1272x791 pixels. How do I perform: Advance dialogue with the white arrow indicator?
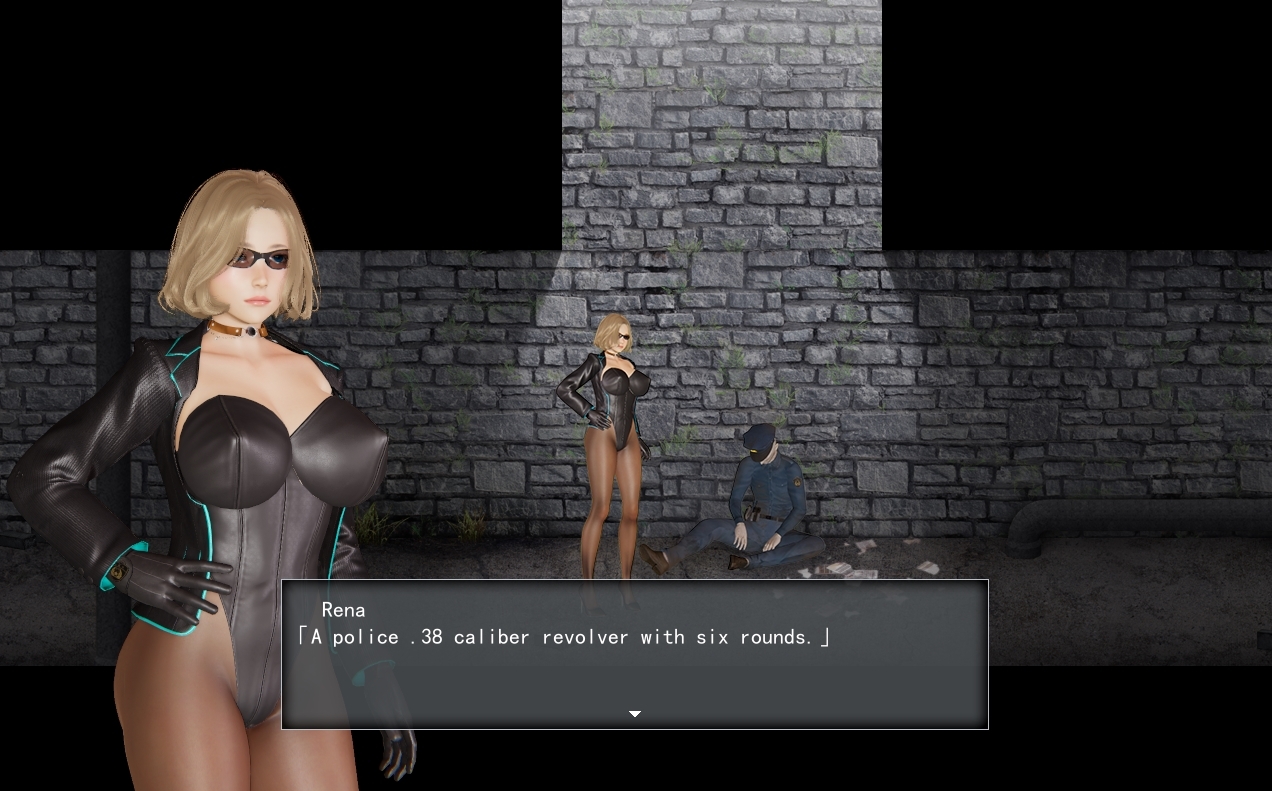pos(634,714)
